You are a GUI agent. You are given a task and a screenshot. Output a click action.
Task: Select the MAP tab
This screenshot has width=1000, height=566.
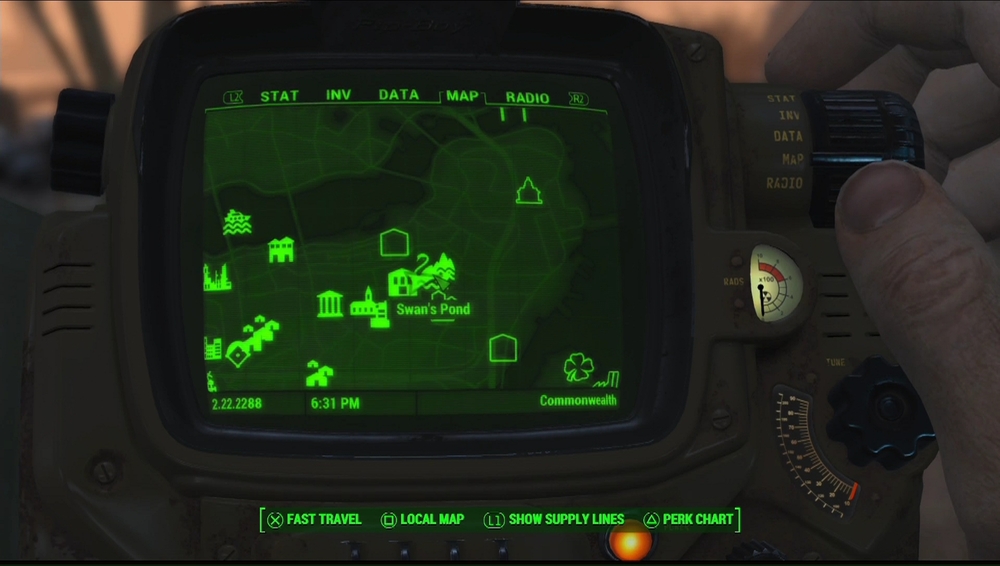click(x=462, y=97)
